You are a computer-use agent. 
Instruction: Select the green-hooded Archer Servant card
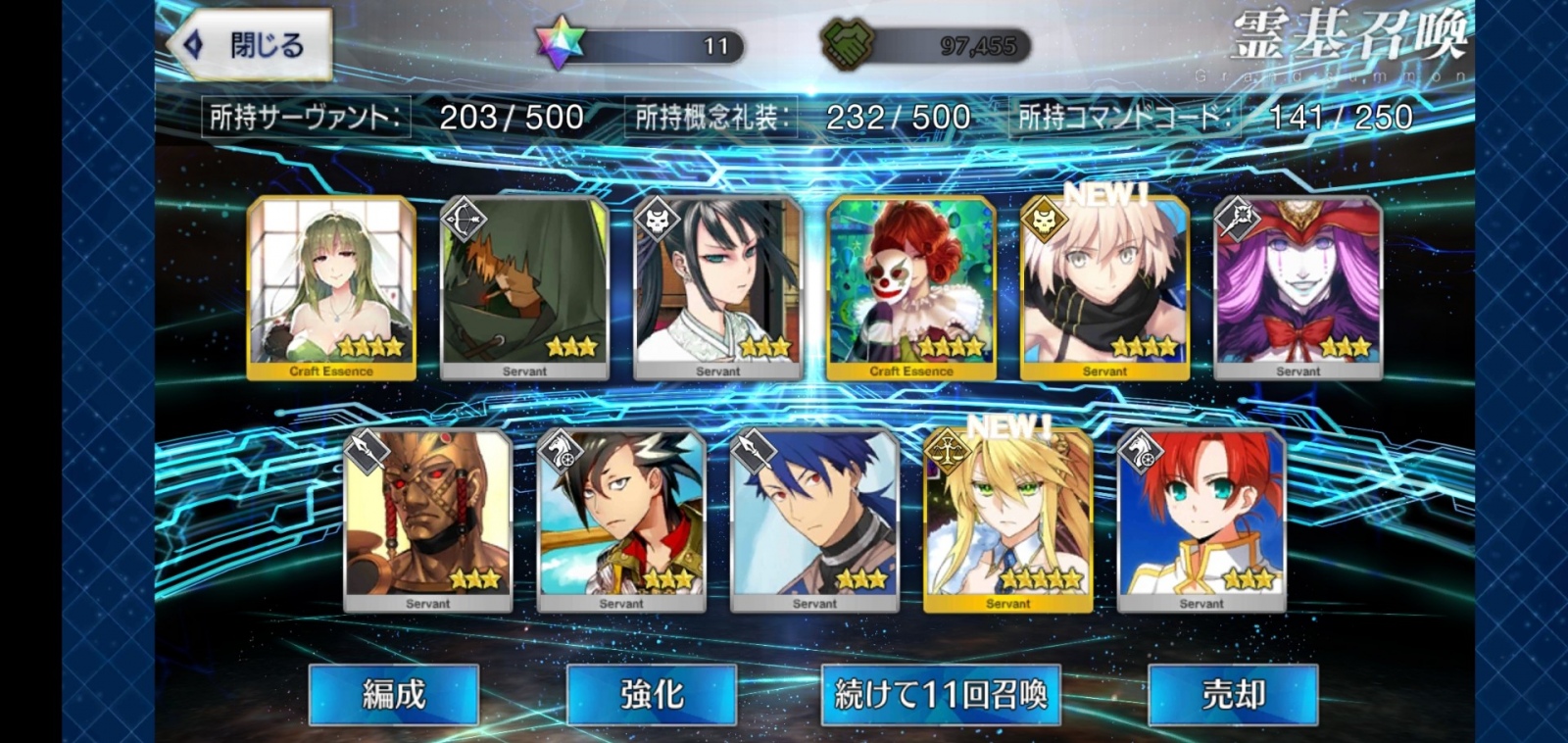[x=524, y=287]
